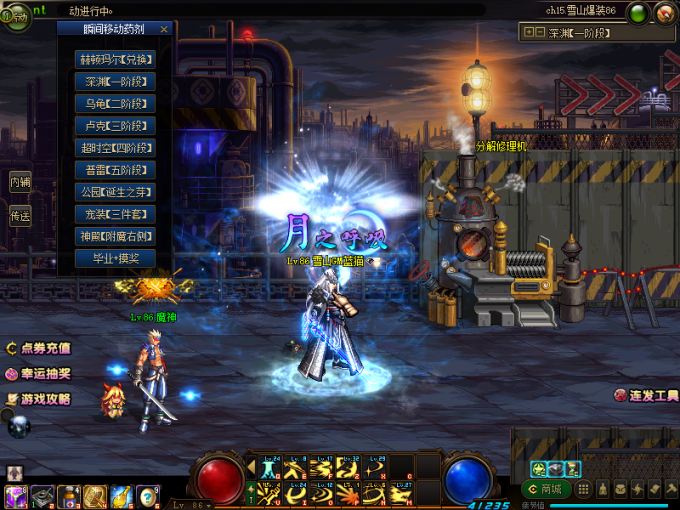Select 卢克【三阶段】 in the teleport list
Viewport: 680px width, 510px height.
[x=115, y=126]
